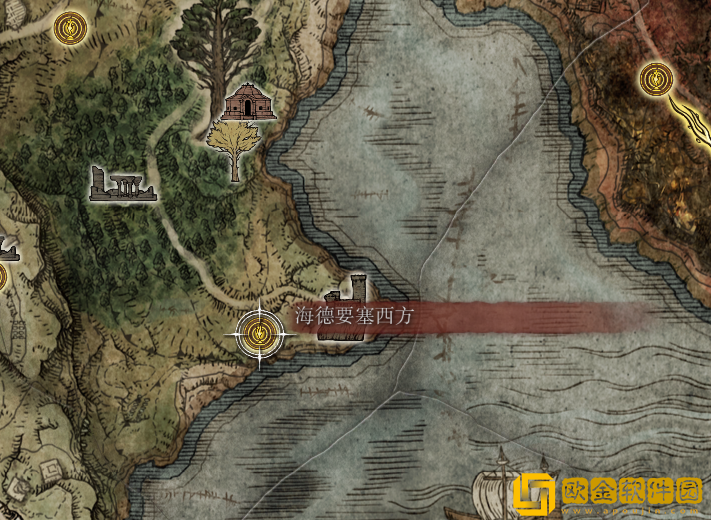Click the 海德要塞西方 location name banner
711x520 pixels.
coord(354,317)
